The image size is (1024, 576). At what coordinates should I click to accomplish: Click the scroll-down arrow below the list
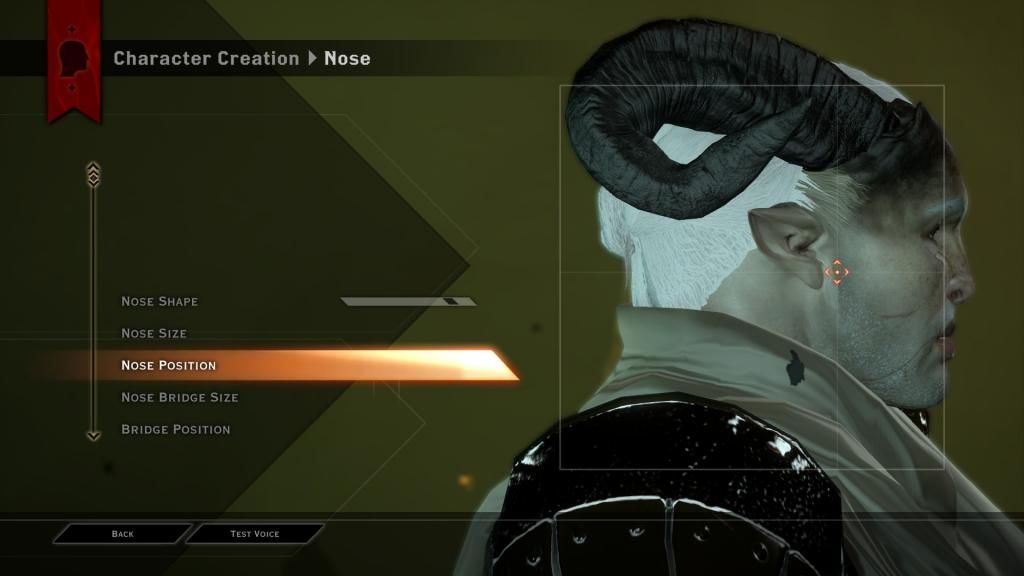coord(94,435)
